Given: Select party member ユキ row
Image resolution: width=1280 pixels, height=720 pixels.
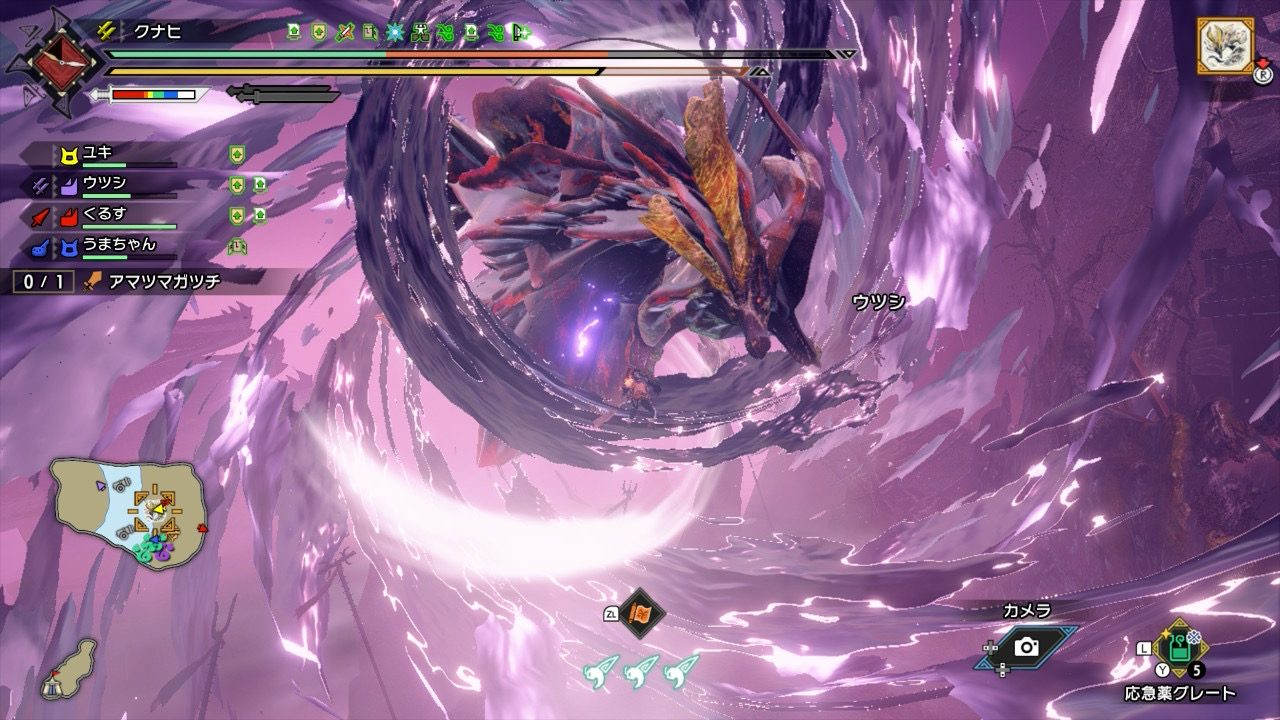Looking at the screenshot, I should point(110,154).
